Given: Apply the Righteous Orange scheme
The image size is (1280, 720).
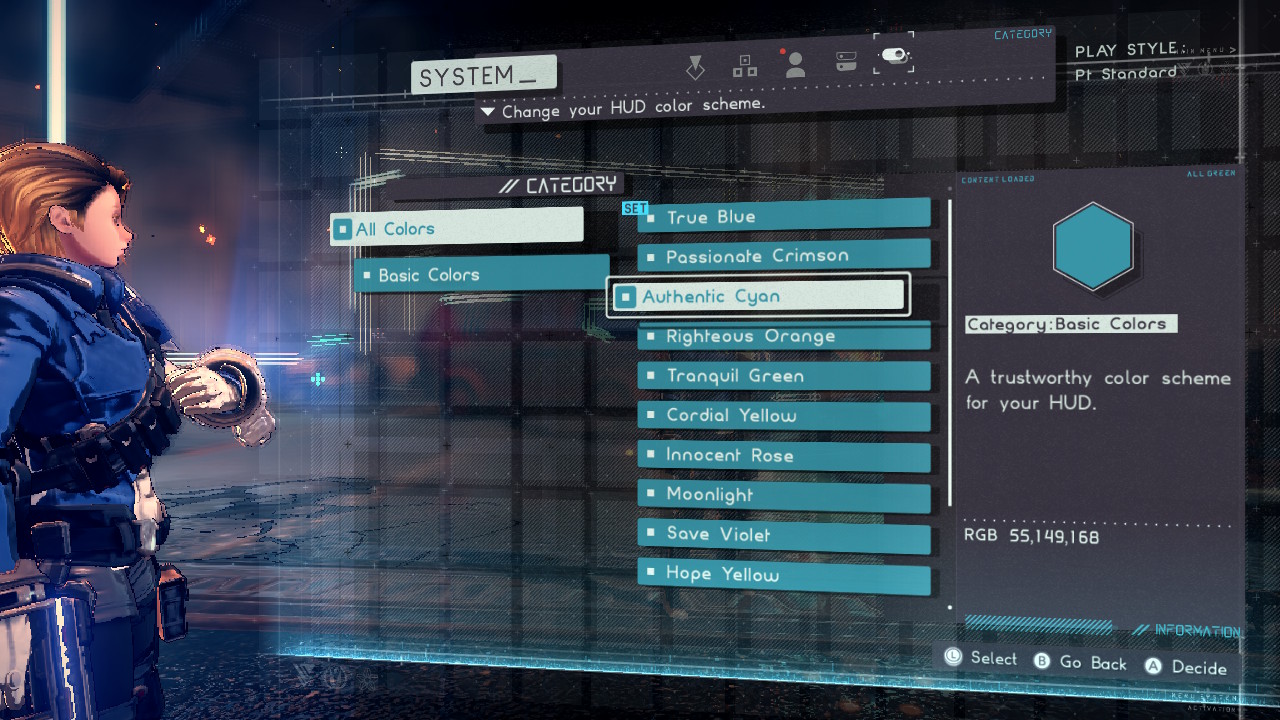Looking at the screenshot, I should 783,337.
